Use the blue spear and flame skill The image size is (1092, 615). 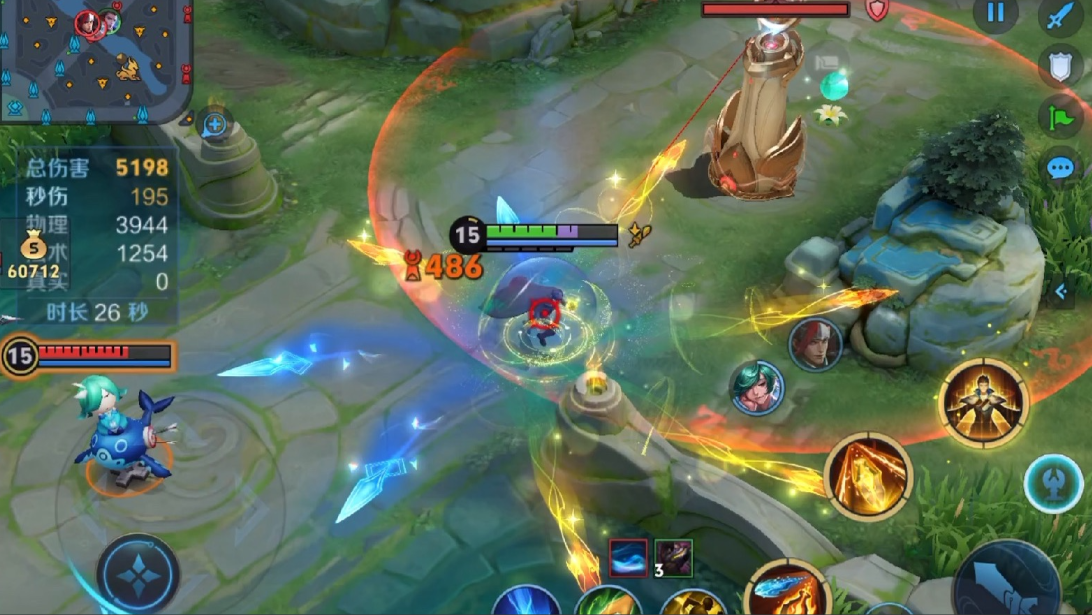pyautogui.click(x=787, y=590)
